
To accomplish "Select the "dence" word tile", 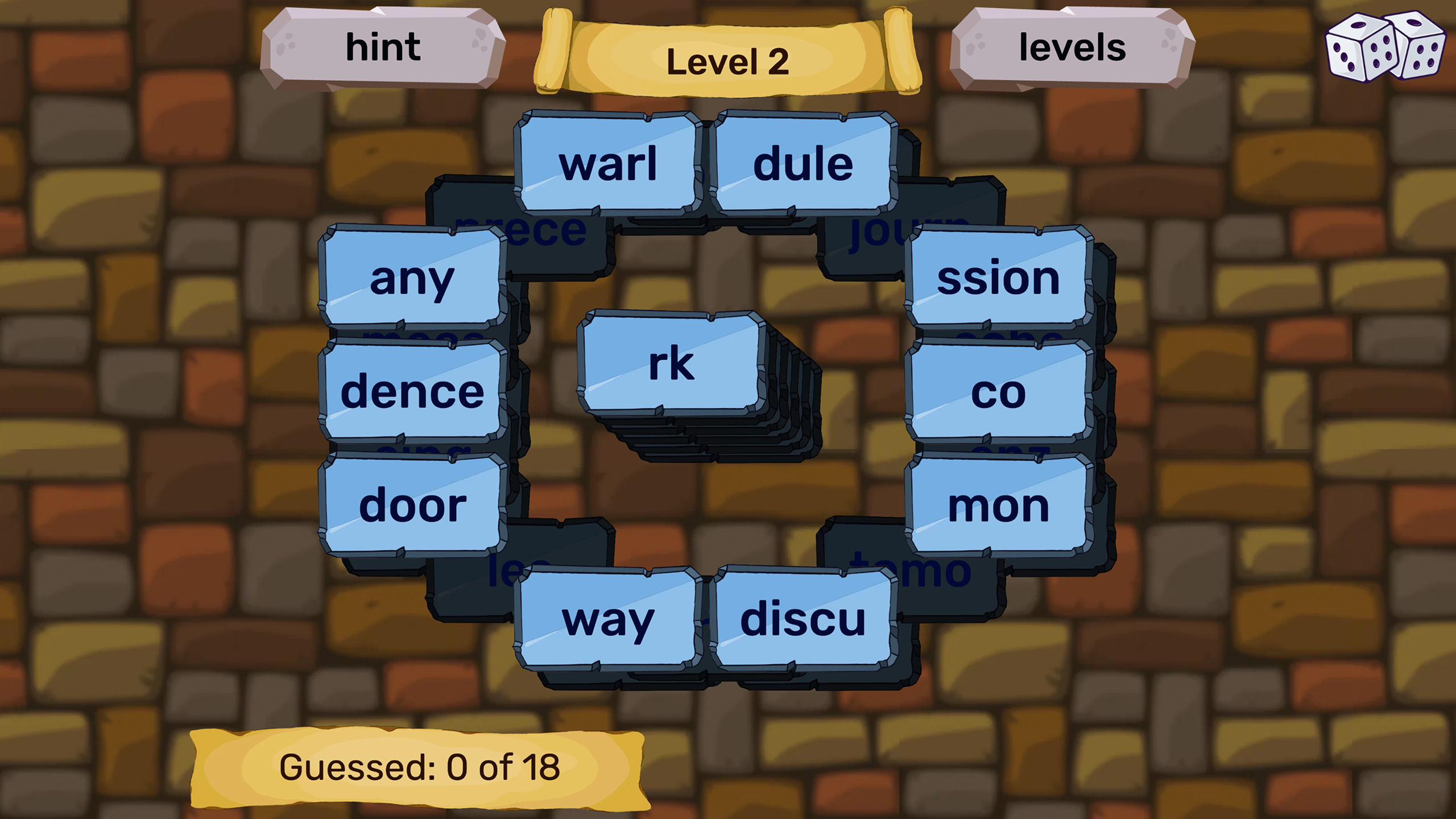I will tap(411, 391).
